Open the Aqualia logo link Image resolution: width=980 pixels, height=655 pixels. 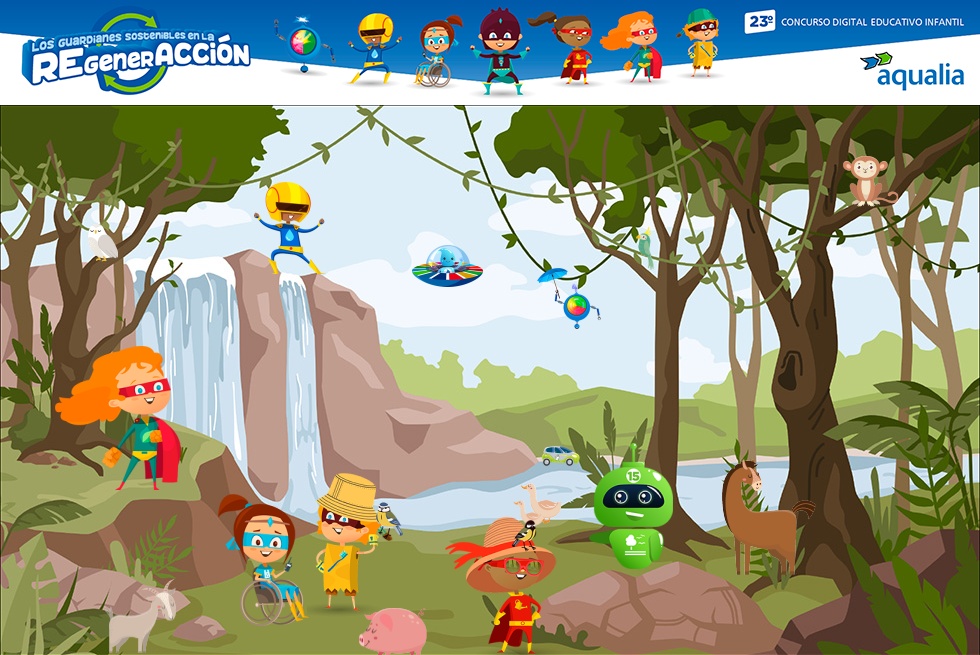coord(912,71)
